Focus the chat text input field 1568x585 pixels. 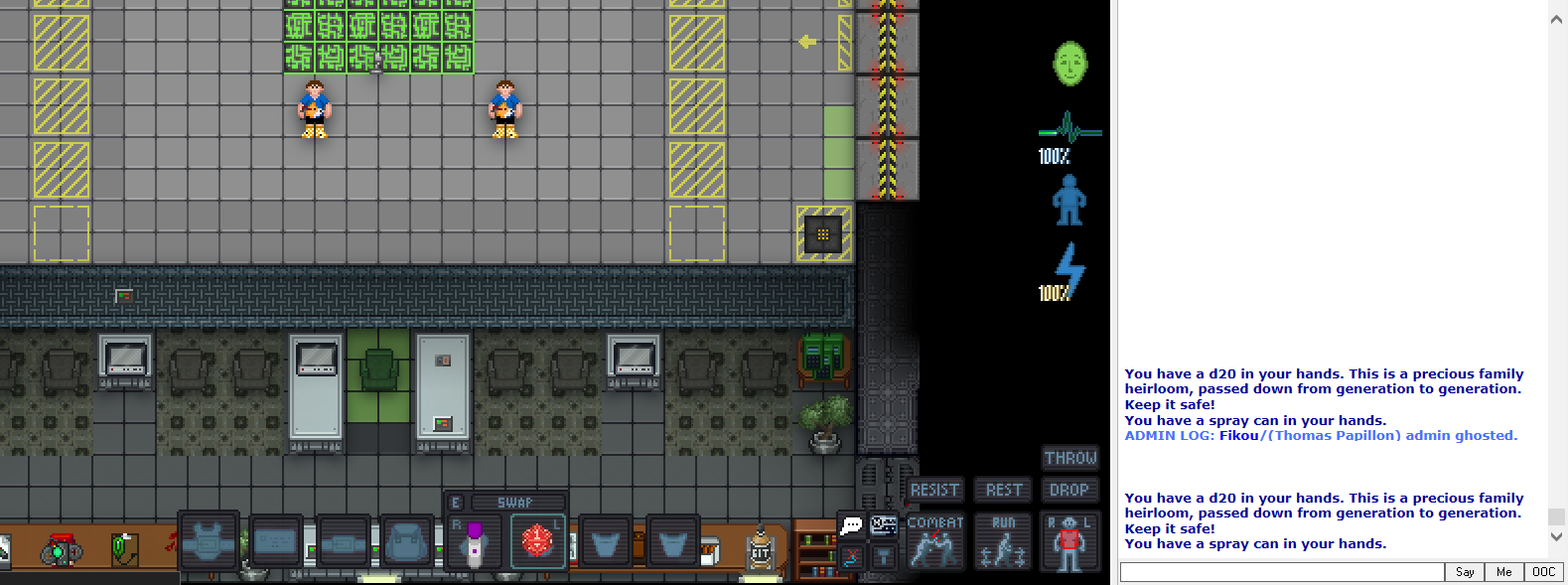click(x=1281, y=572)
